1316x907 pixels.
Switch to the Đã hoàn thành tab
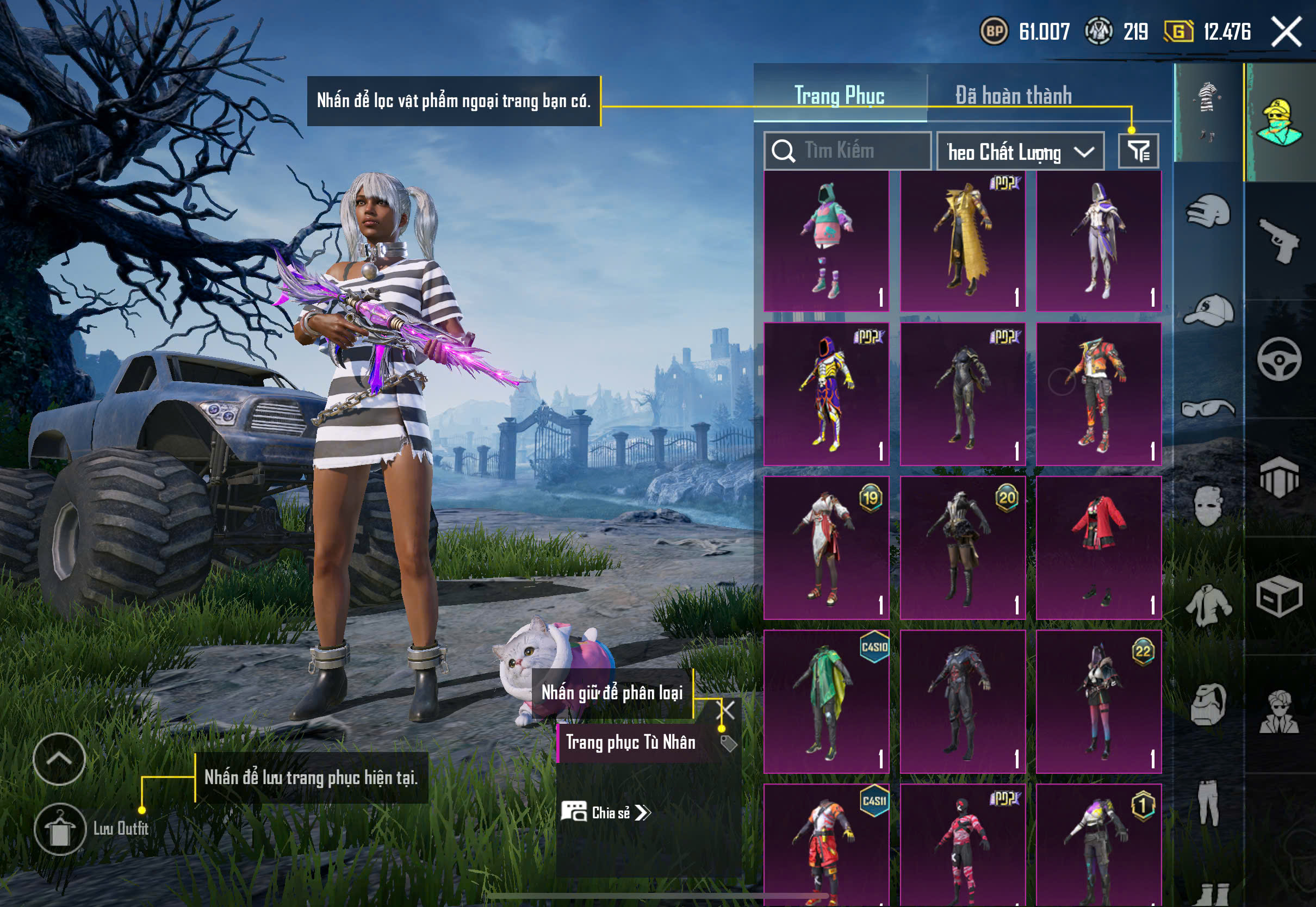click(1014, 96)
